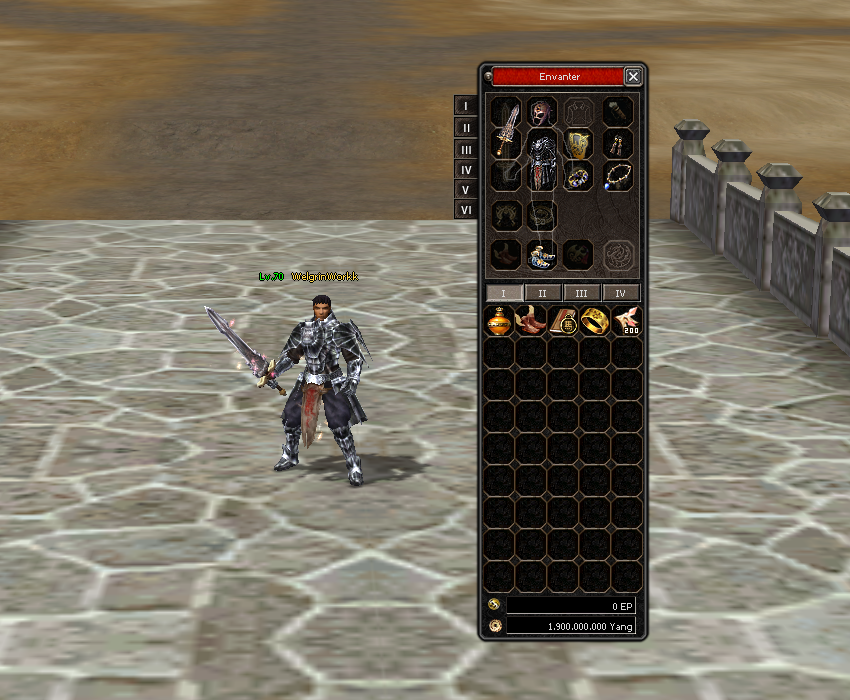Click the equipped black armor slot

[543, 160]
